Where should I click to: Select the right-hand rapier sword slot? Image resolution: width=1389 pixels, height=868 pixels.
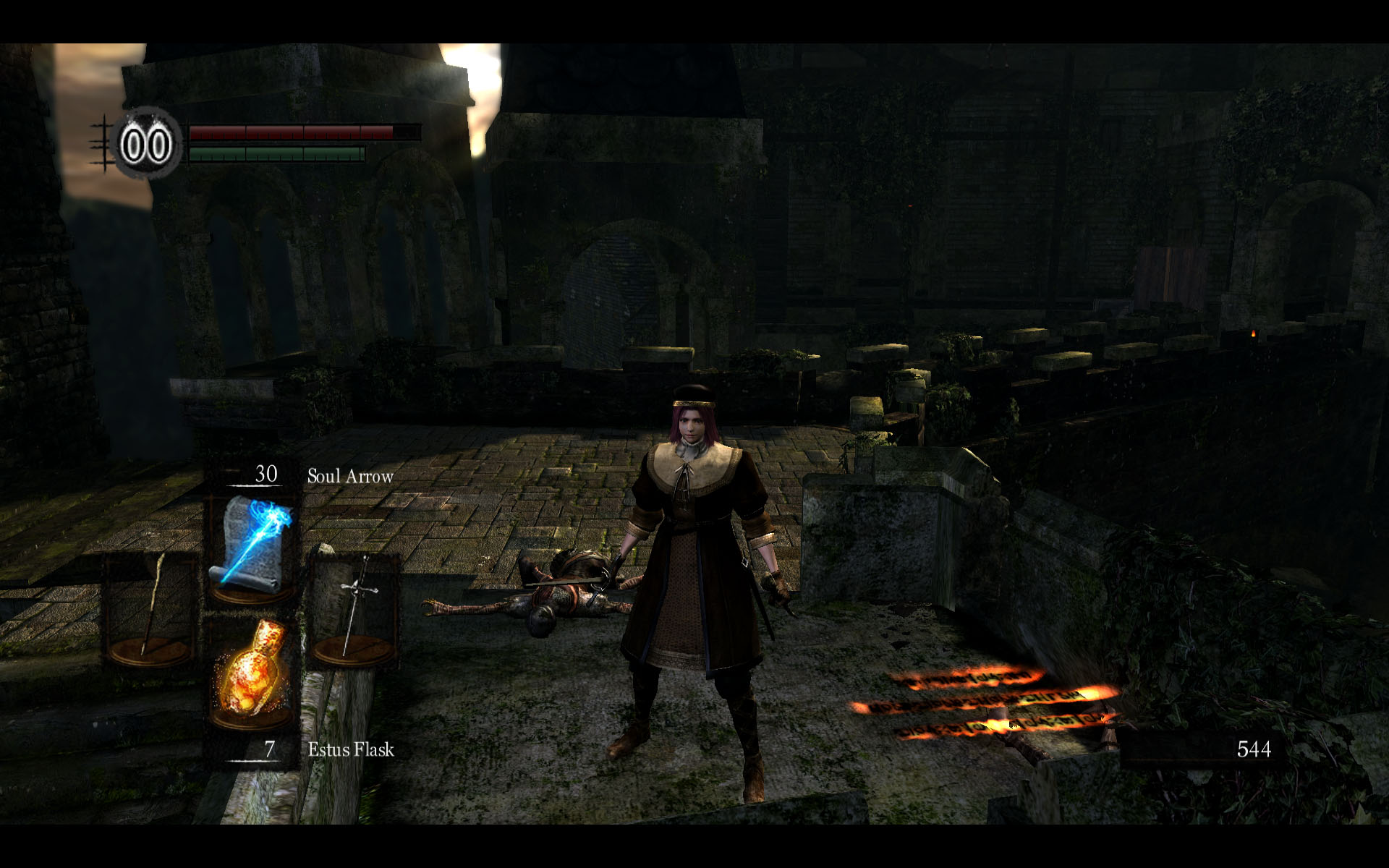pyautogui.click(x=354, y=611)
